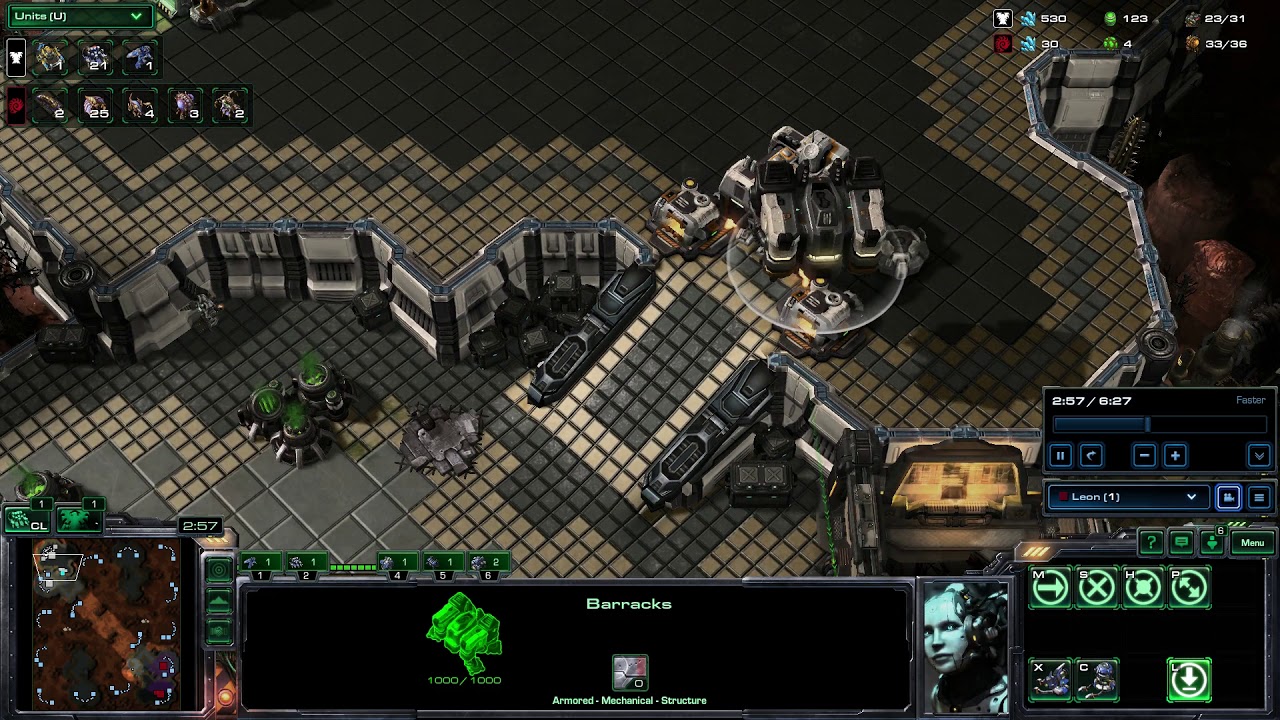This screenshot has width=1280, height=720.
Task: Open the chat message button
Action: click(1181, 543)
